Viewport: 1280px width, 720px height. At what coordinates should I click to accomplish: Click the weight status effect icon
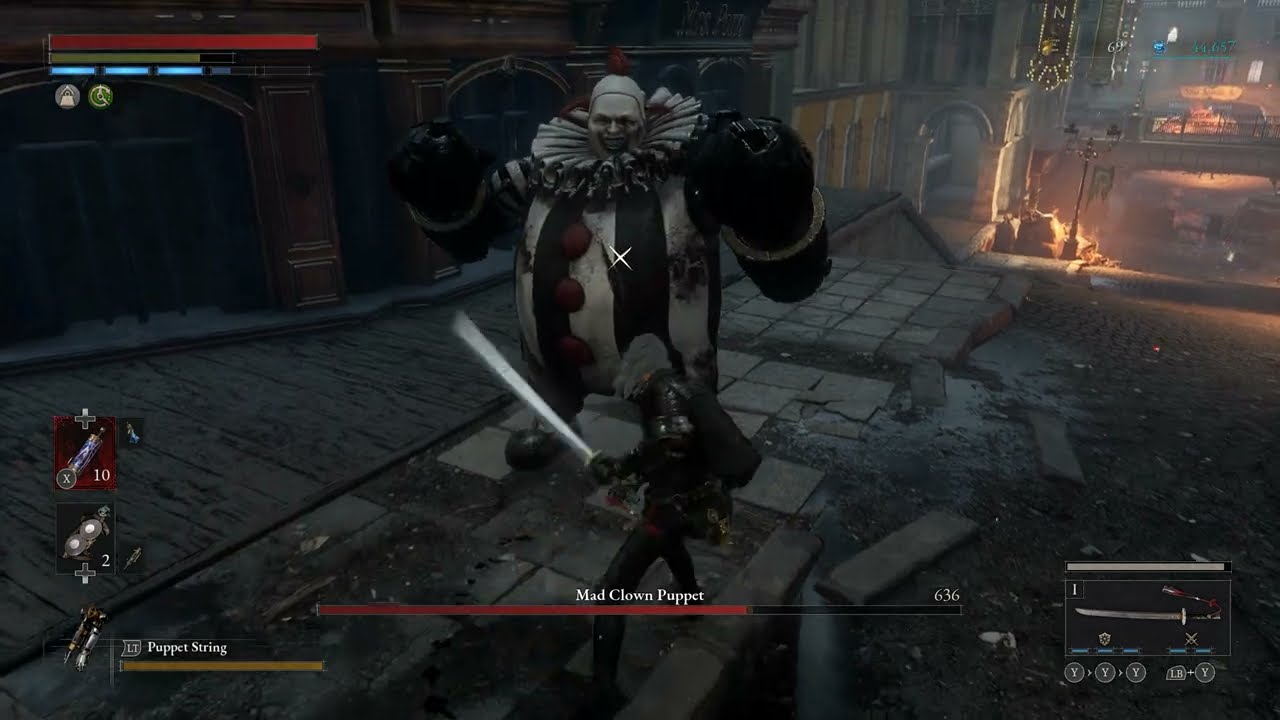[x=67, y=96]
